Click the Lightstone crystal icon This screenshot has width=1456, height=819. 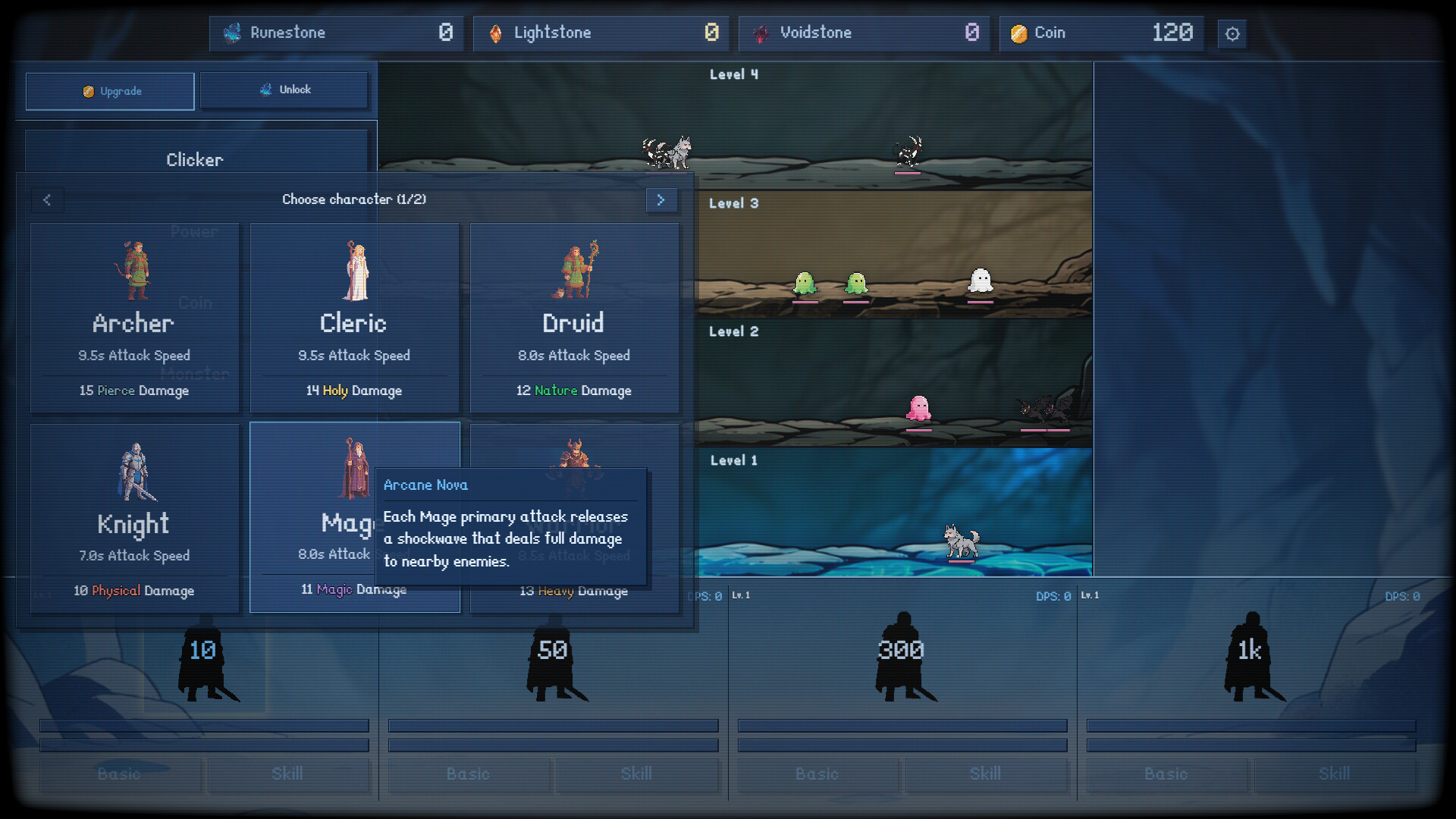coord(497,33)
